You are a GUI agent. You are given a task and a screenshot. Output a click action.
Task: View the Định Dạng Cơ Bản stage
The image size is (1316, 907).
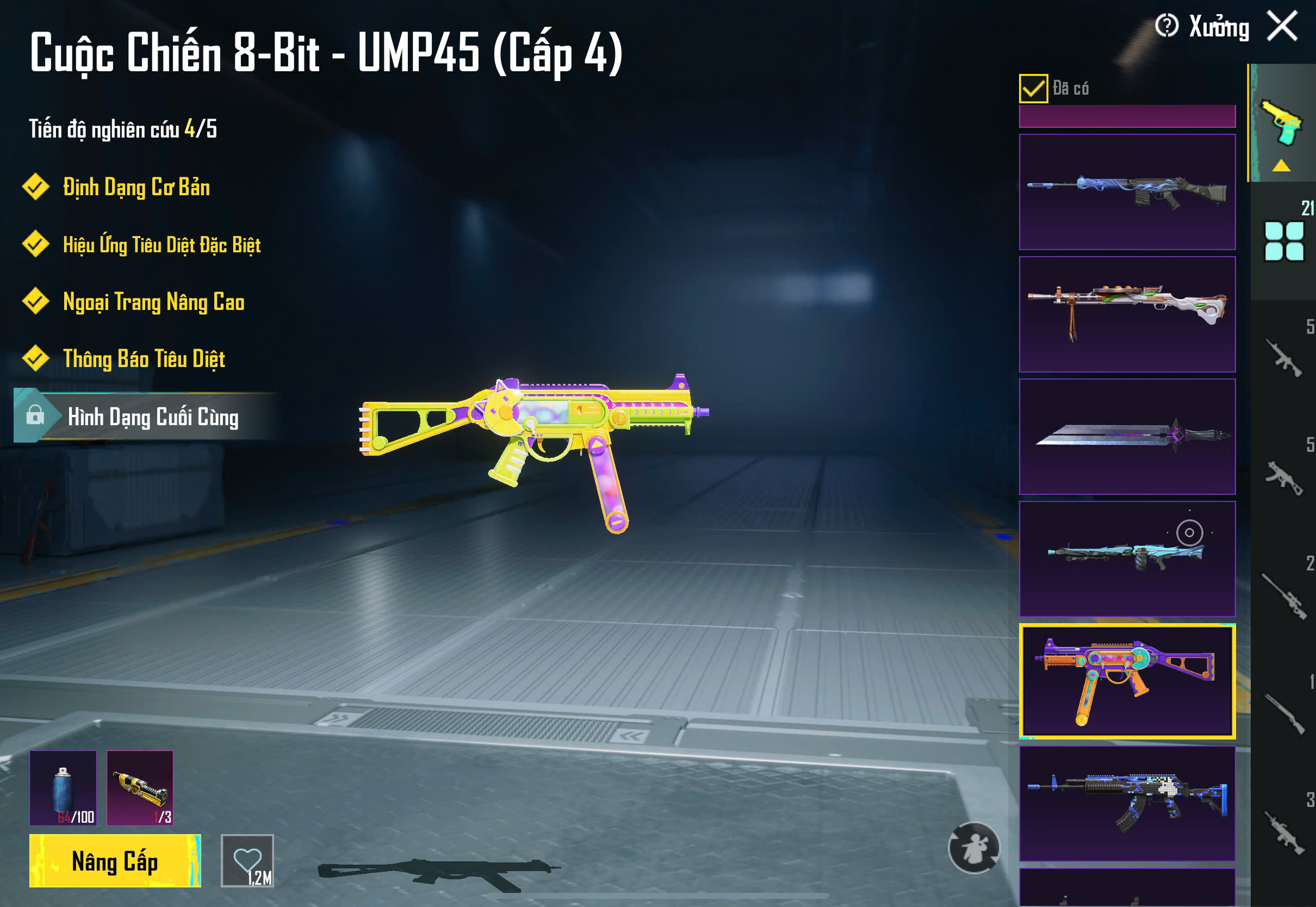tap(136, 188)
